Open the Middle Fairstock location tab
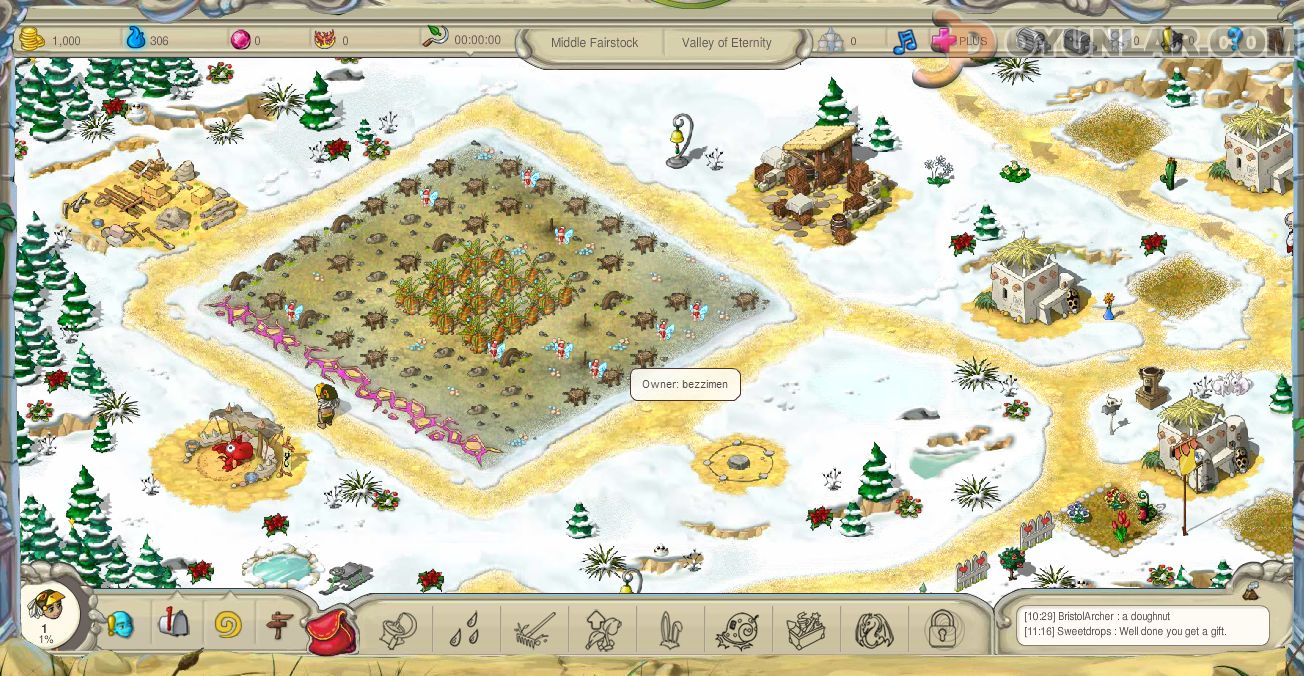This screenshot has height=676, width=1304. [594, 43]
